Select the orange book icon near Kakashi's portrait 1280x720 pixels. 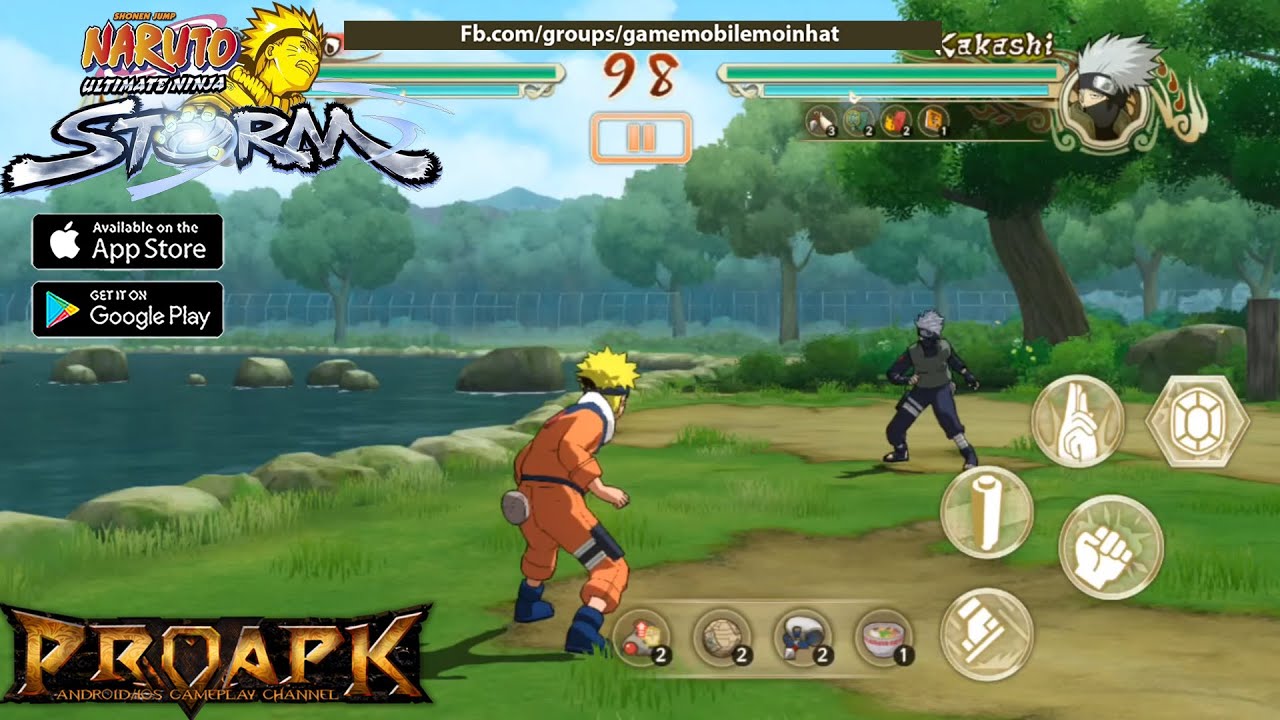pos(932,123)
